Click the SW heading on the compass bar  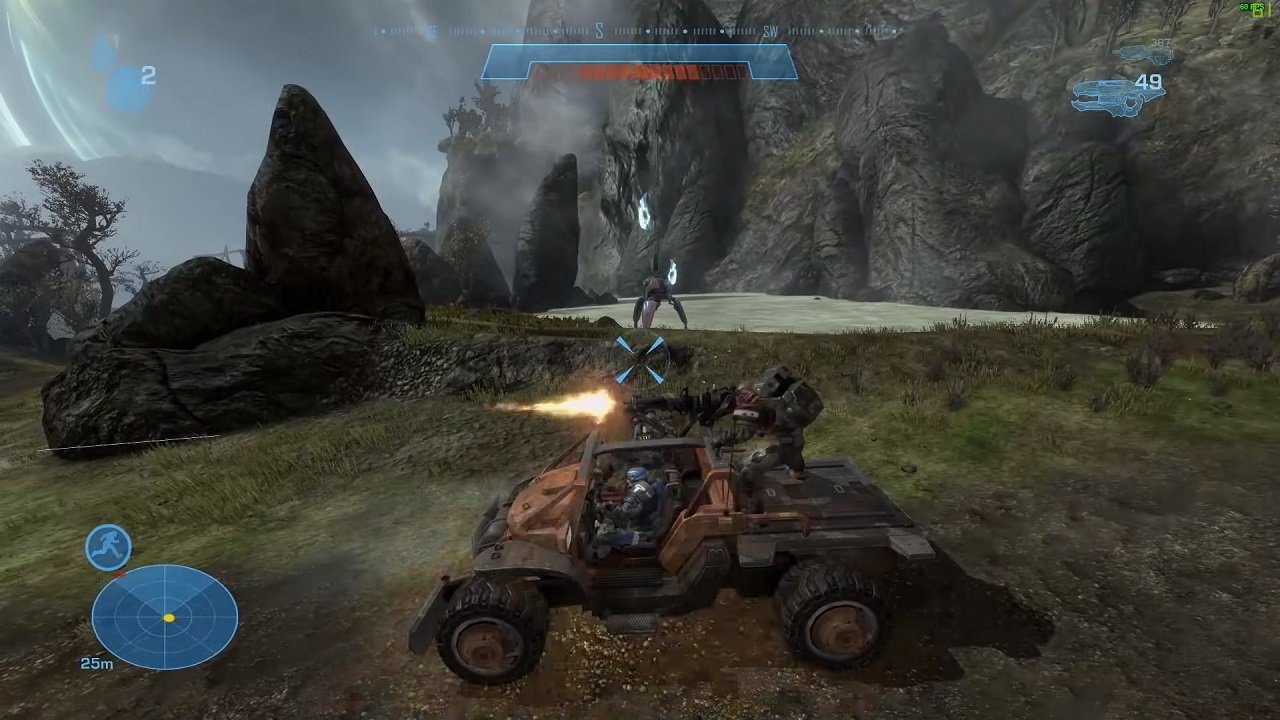(x=768, y=30)
